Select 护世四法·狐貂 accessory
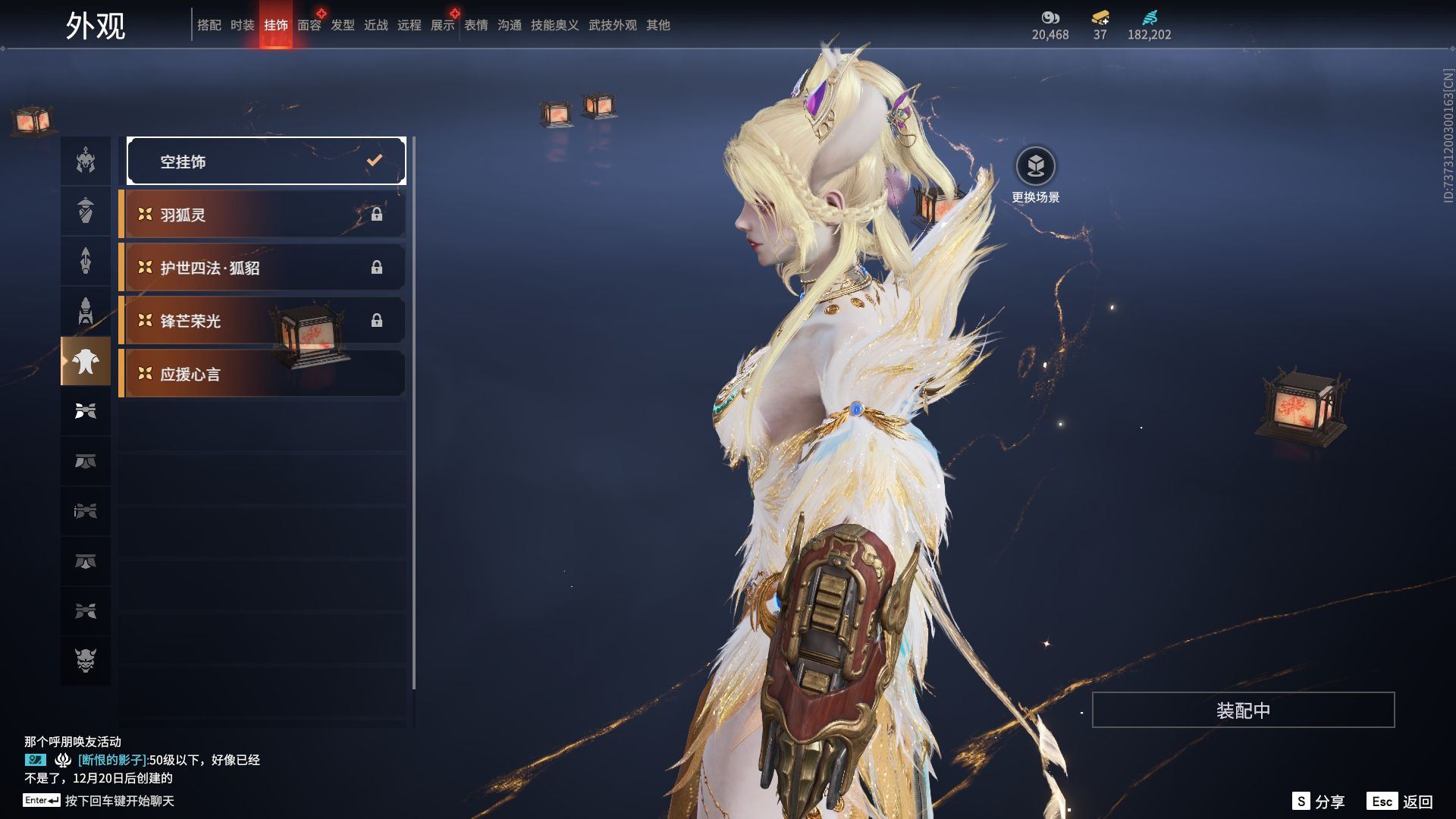The height and width of the screenshot is (819, 1456). click(262, 268)
